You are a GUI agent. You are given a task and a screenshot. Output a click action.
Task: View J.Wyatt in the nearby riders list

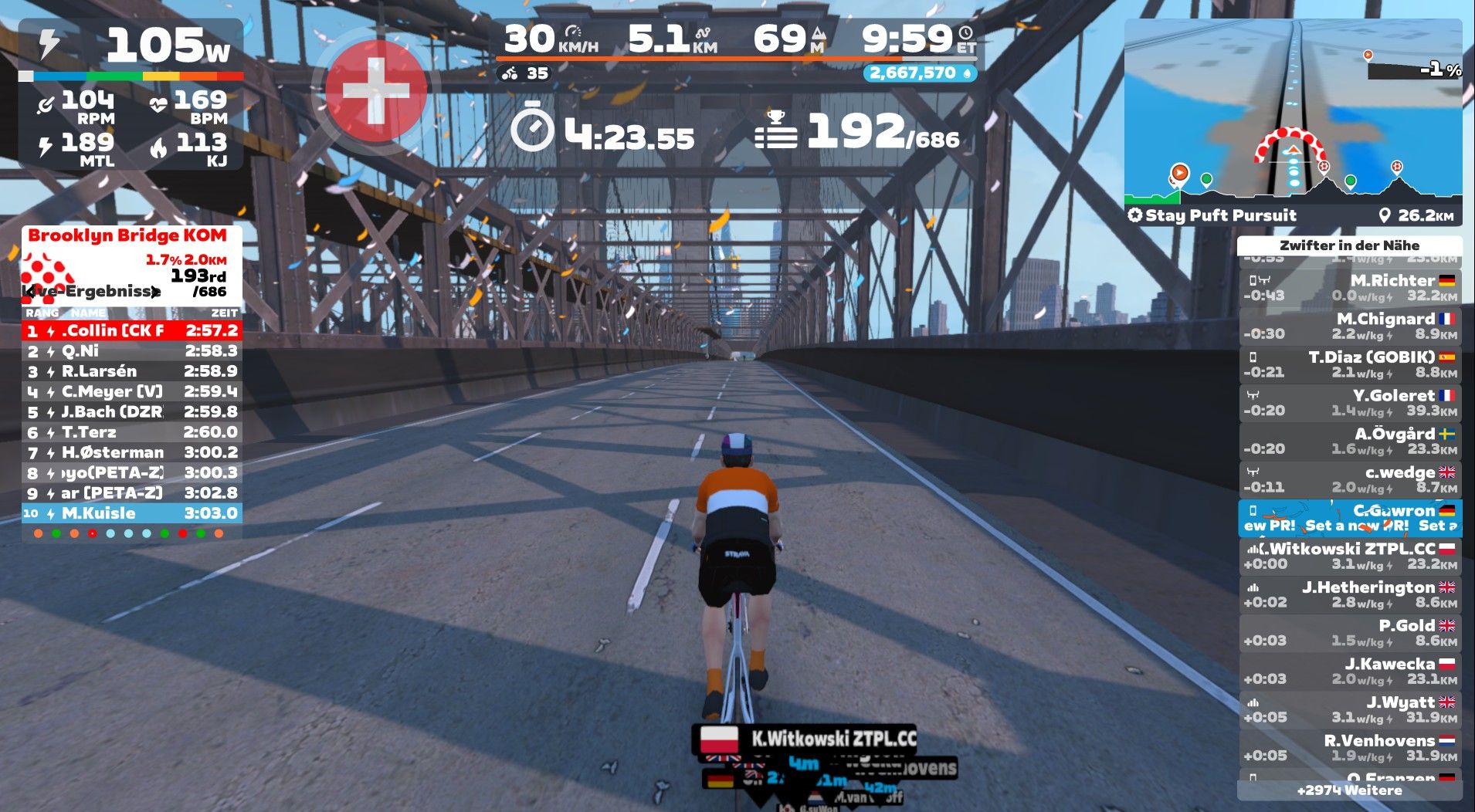(x=1349, y=709)
